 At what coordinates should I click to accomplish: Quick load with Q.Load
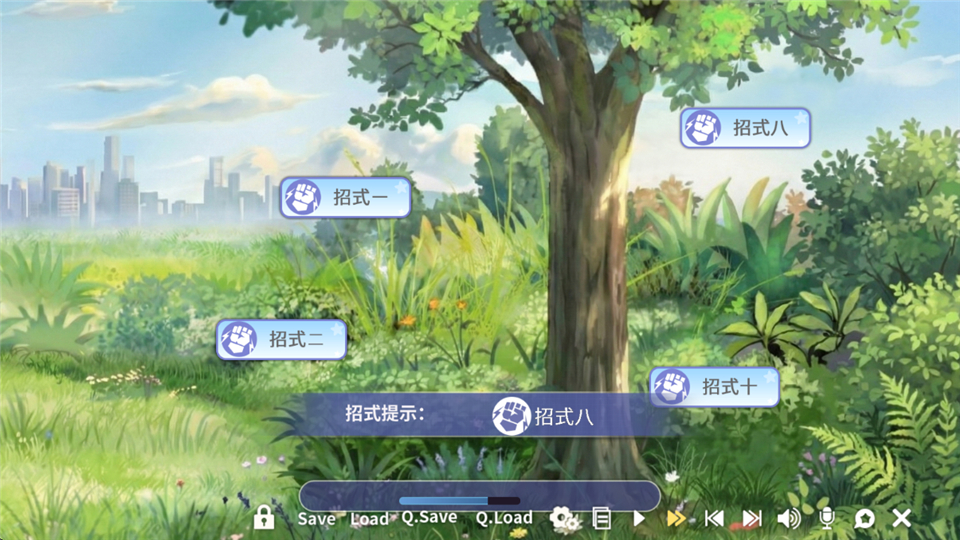click(503, 517)
